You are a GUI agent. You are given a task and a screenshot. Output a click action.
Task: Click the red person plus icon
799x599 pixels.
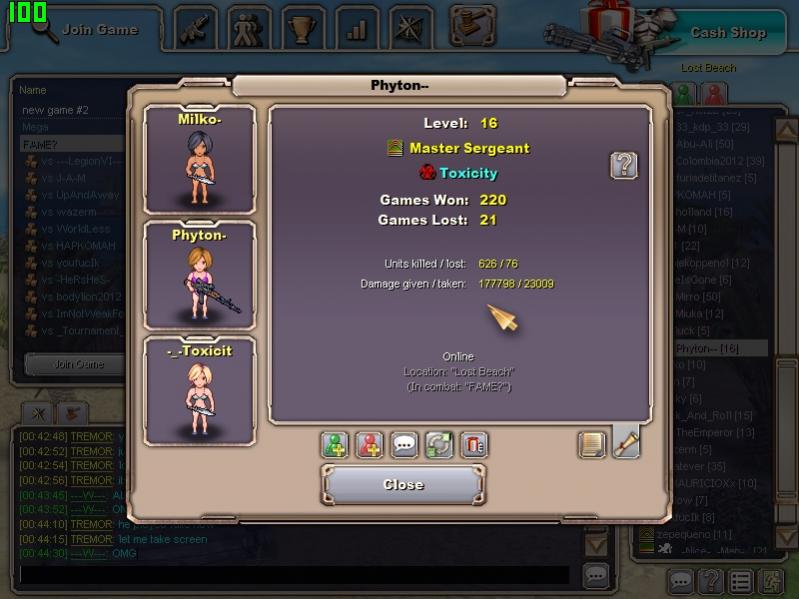click(370, 445)
